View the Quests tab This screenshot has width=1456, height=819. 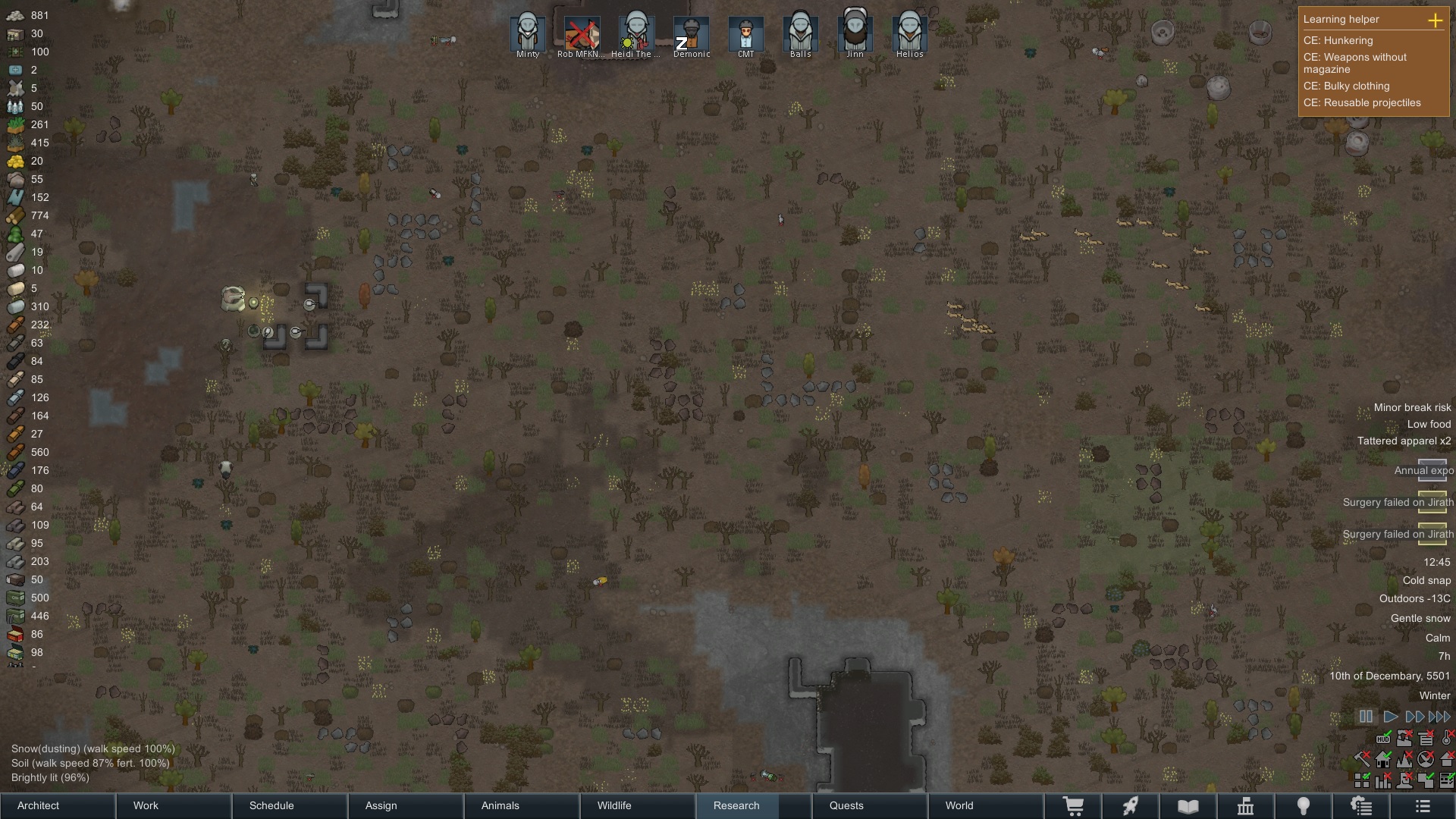coord(869,805)
